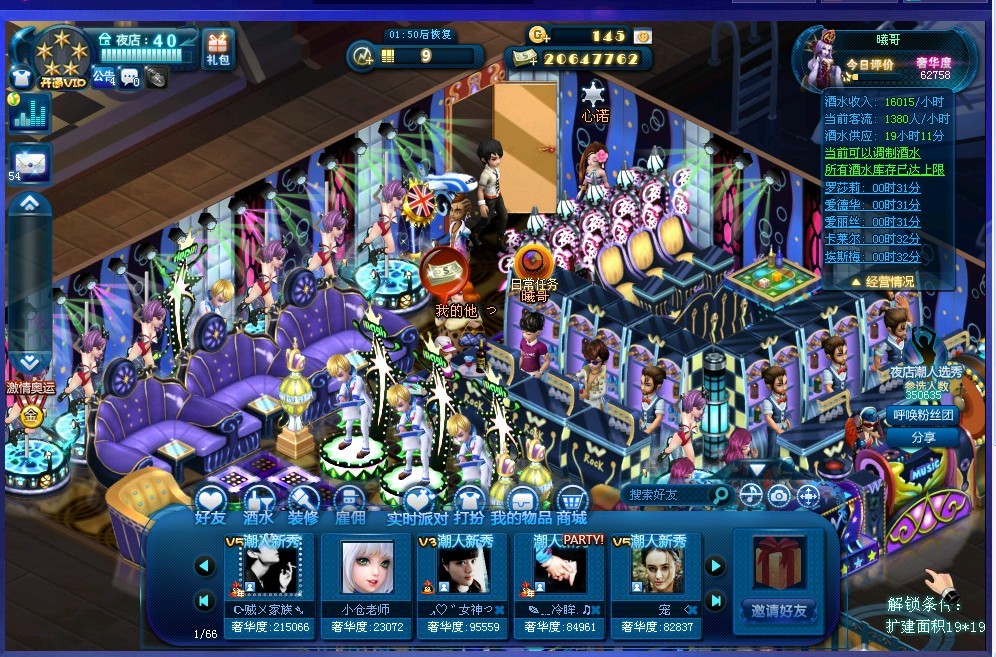Visit friend 小仓老师's thumbnail
This screenshot has width=996, height=657.
tap(367, 568)
